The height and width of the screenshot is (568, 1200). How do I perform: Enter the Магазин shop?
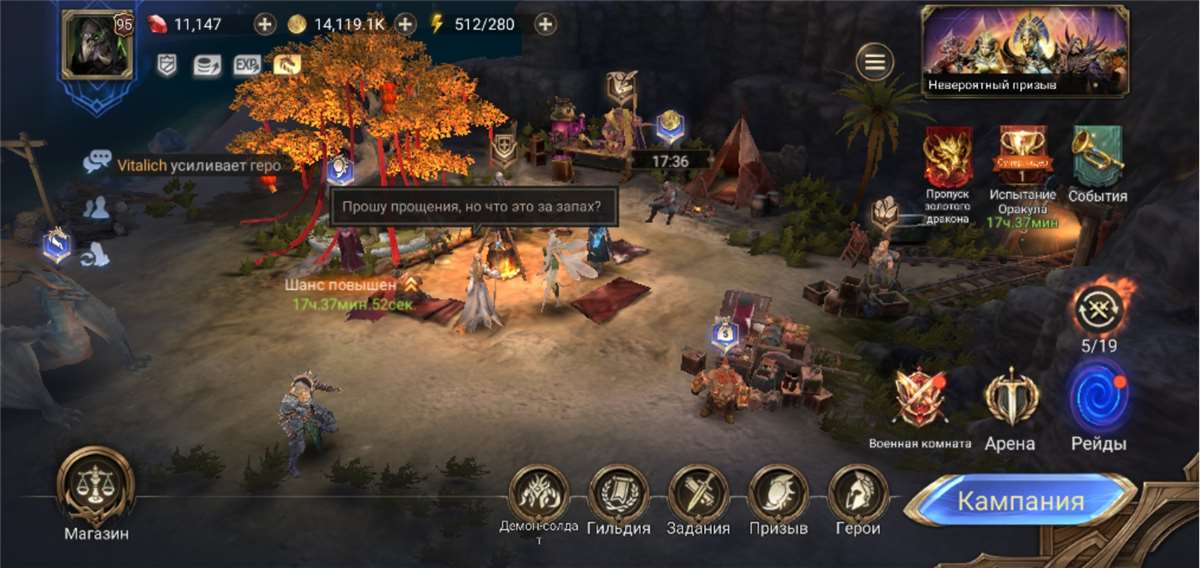tap(96, 487)
